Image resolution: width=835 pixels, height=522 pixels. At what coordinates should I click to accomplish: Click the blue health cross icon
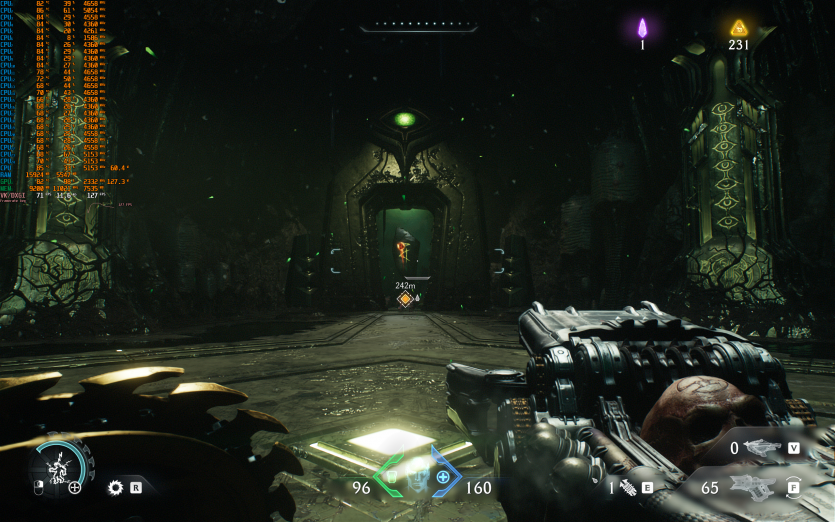(x=443, y=477)
